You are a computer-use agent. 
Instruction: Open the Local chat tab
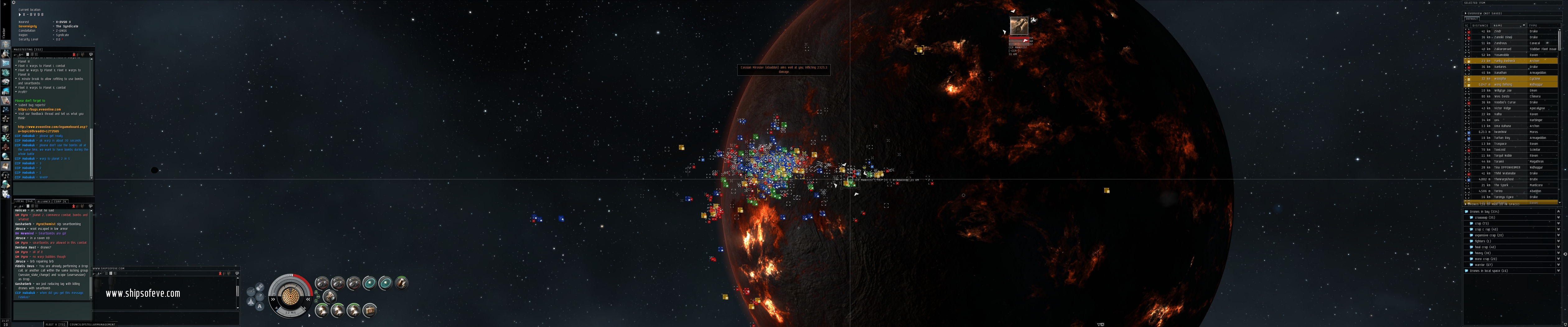(24, 201)
